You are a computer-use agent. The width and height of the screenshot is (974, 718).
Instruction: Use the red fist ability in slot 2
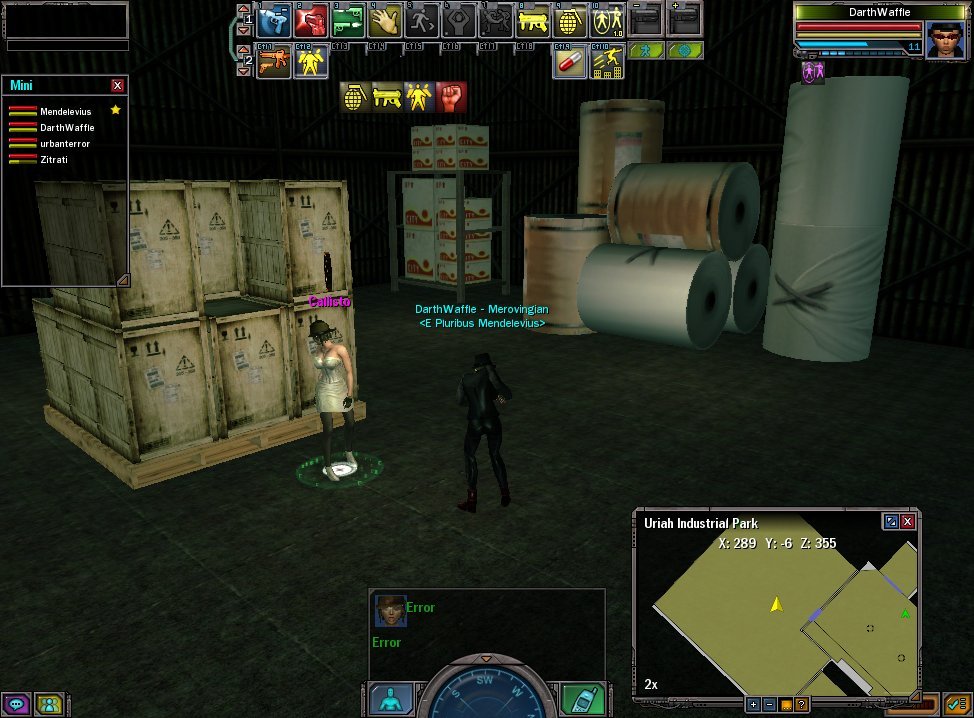click(311, 22)
